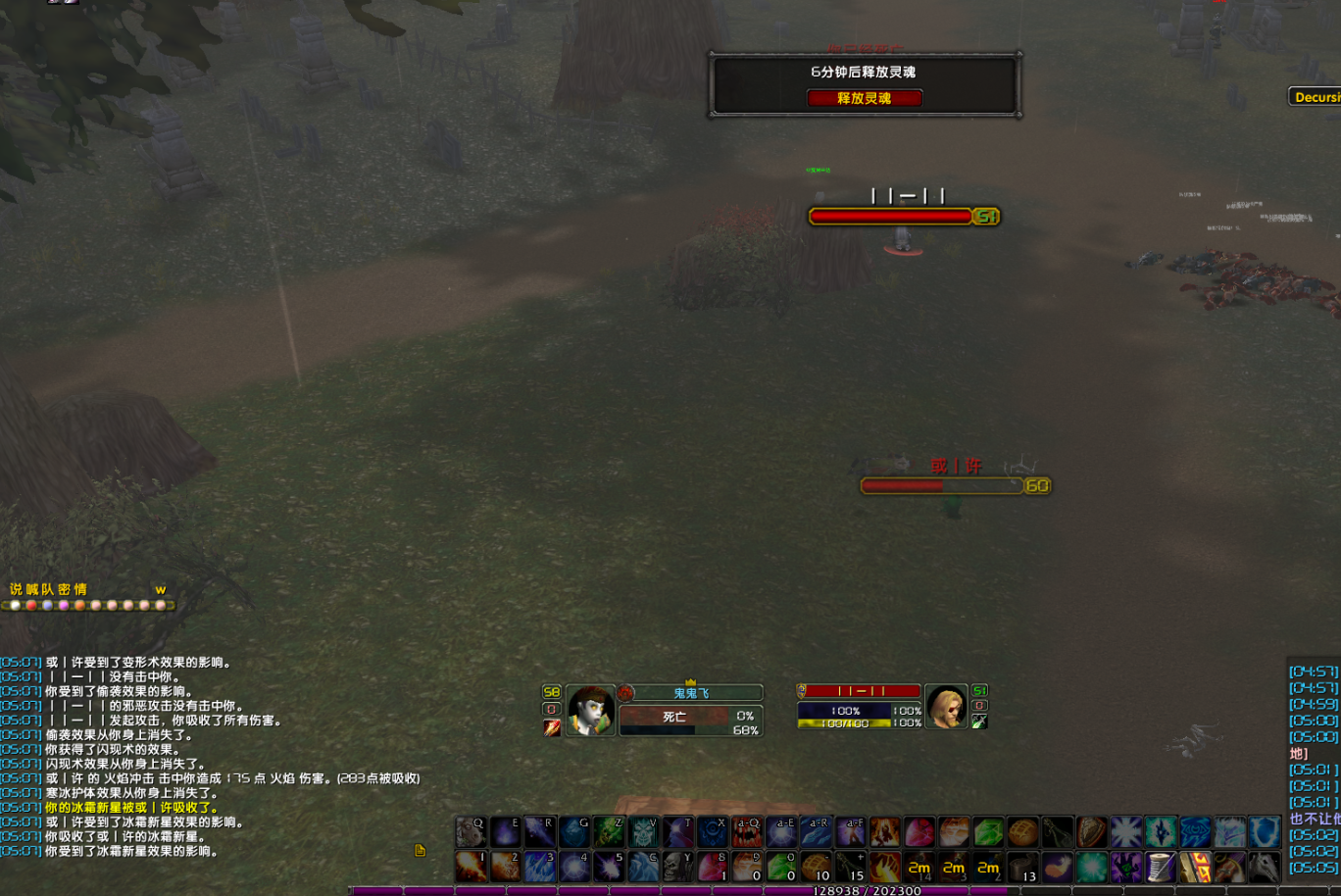Image resolution: width=1341 pixels, height=896 pixels.
Task: Use the green mana gem on key 0
Action: pyautogui.click(x=781, y=867)
